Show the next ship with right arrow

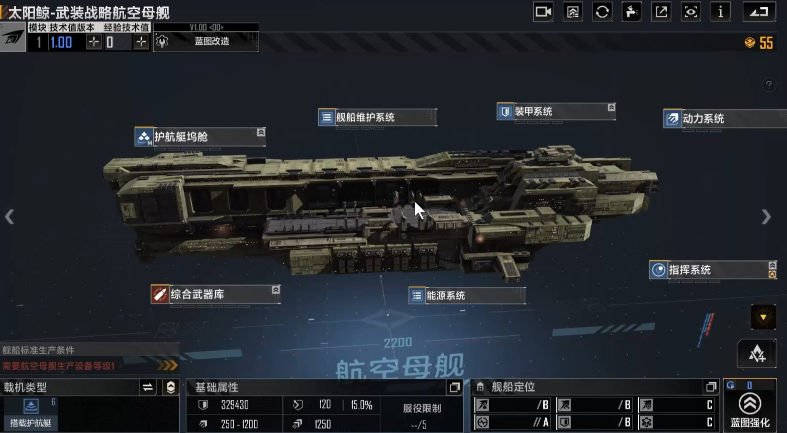tap(766, 216)
